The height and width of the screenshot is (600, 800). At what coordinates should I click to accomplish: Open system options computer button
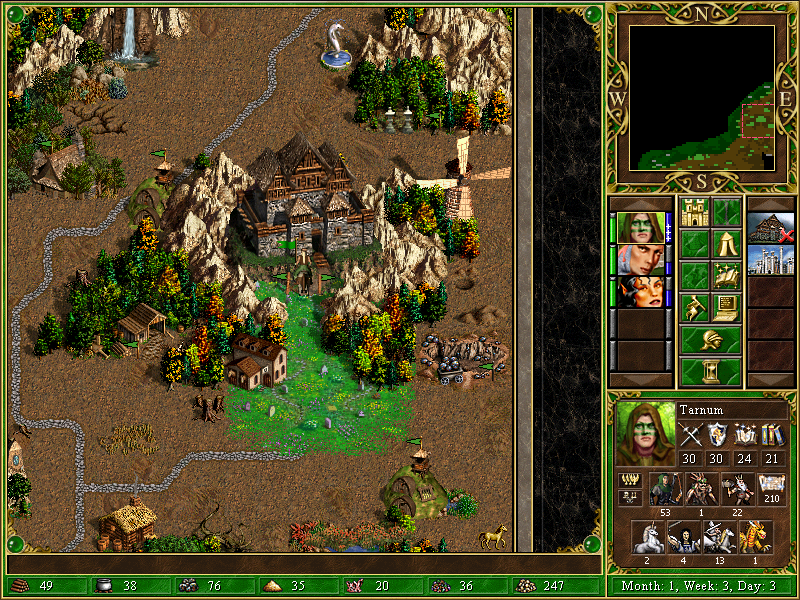pyautogui.click(x=727, y=308)
